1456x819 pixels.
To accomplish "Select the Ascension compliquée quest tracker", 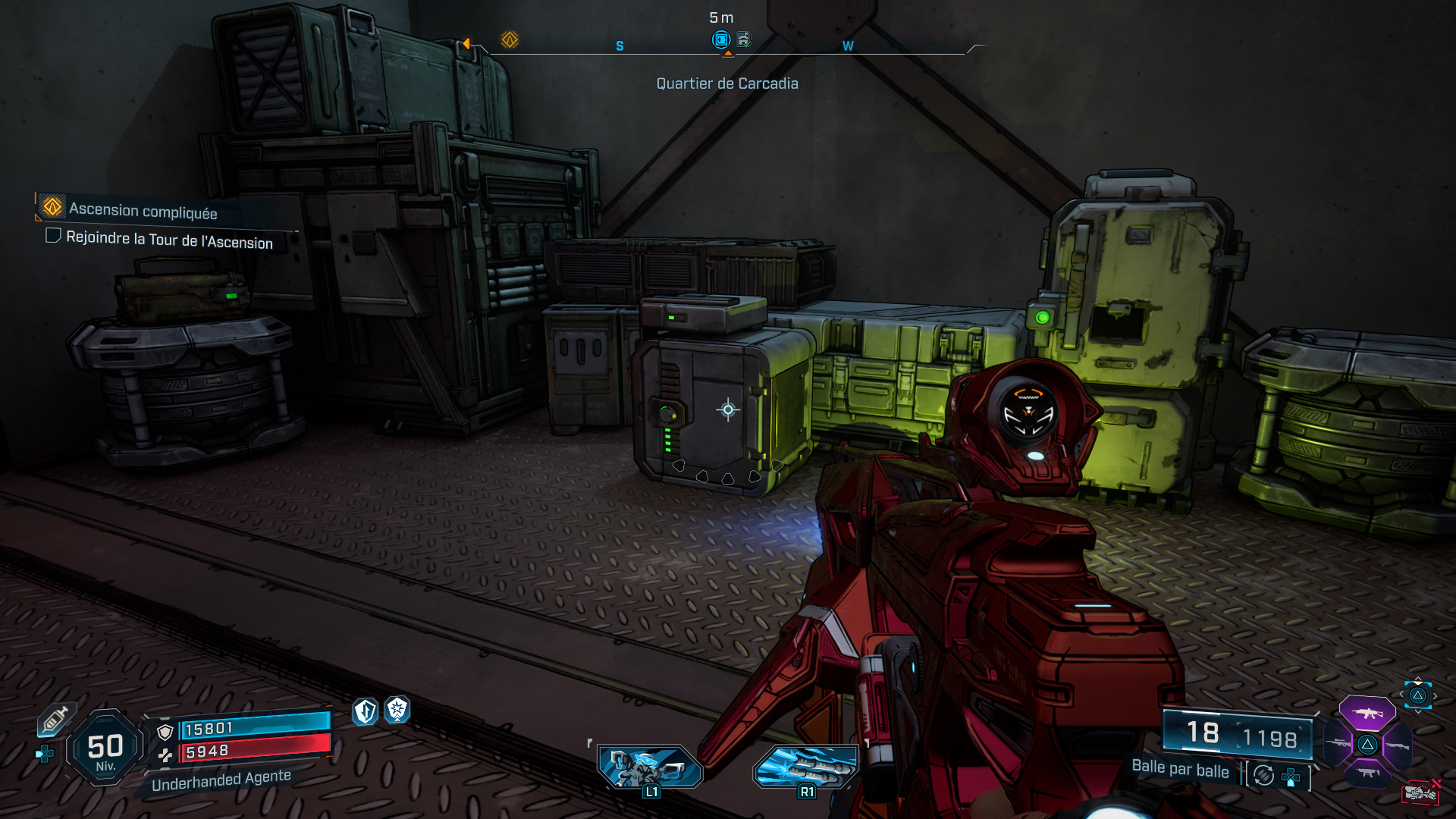I will 143,210.
